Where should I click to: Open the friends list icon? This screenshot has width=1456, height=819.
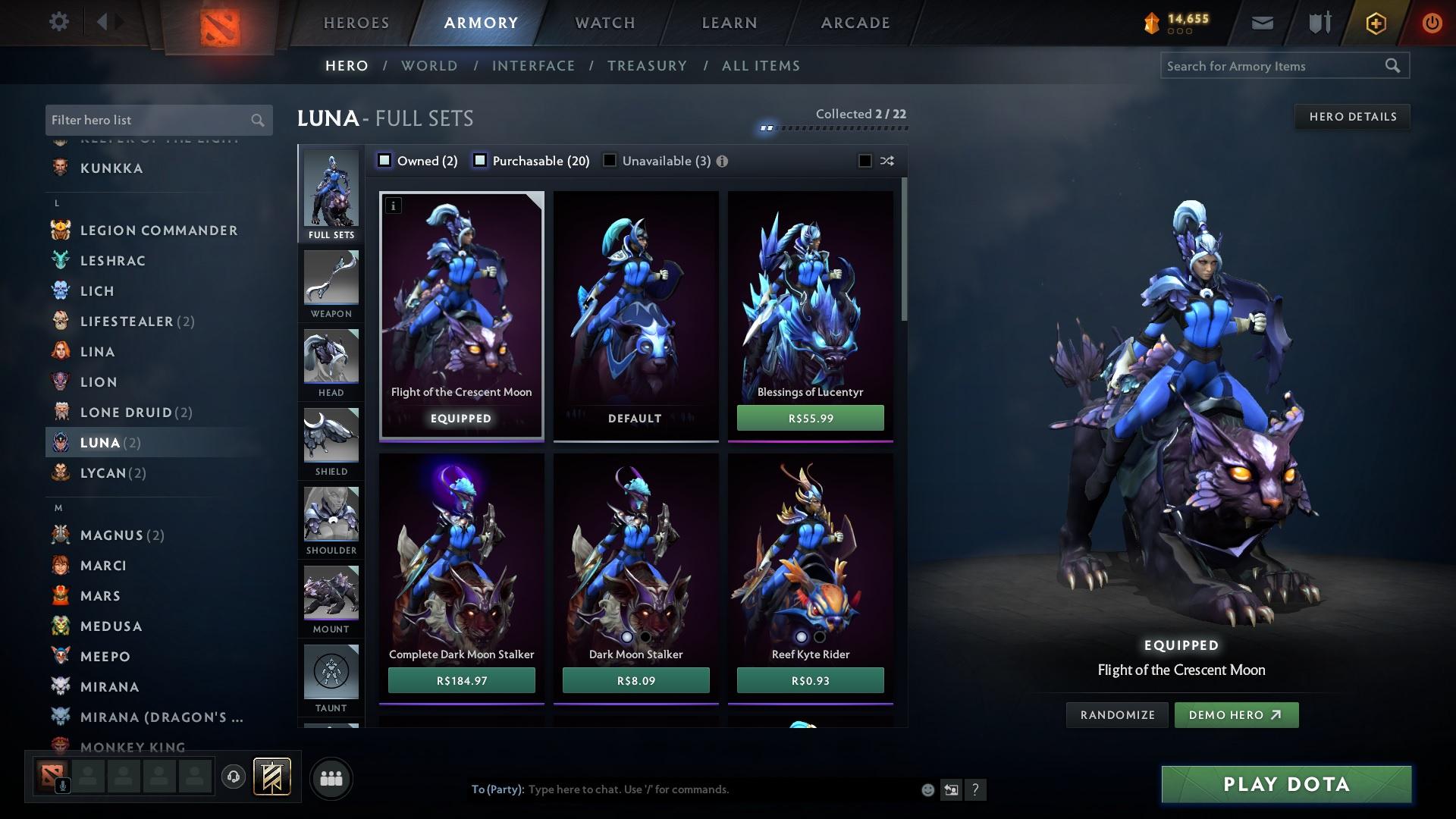pos(330,777)
